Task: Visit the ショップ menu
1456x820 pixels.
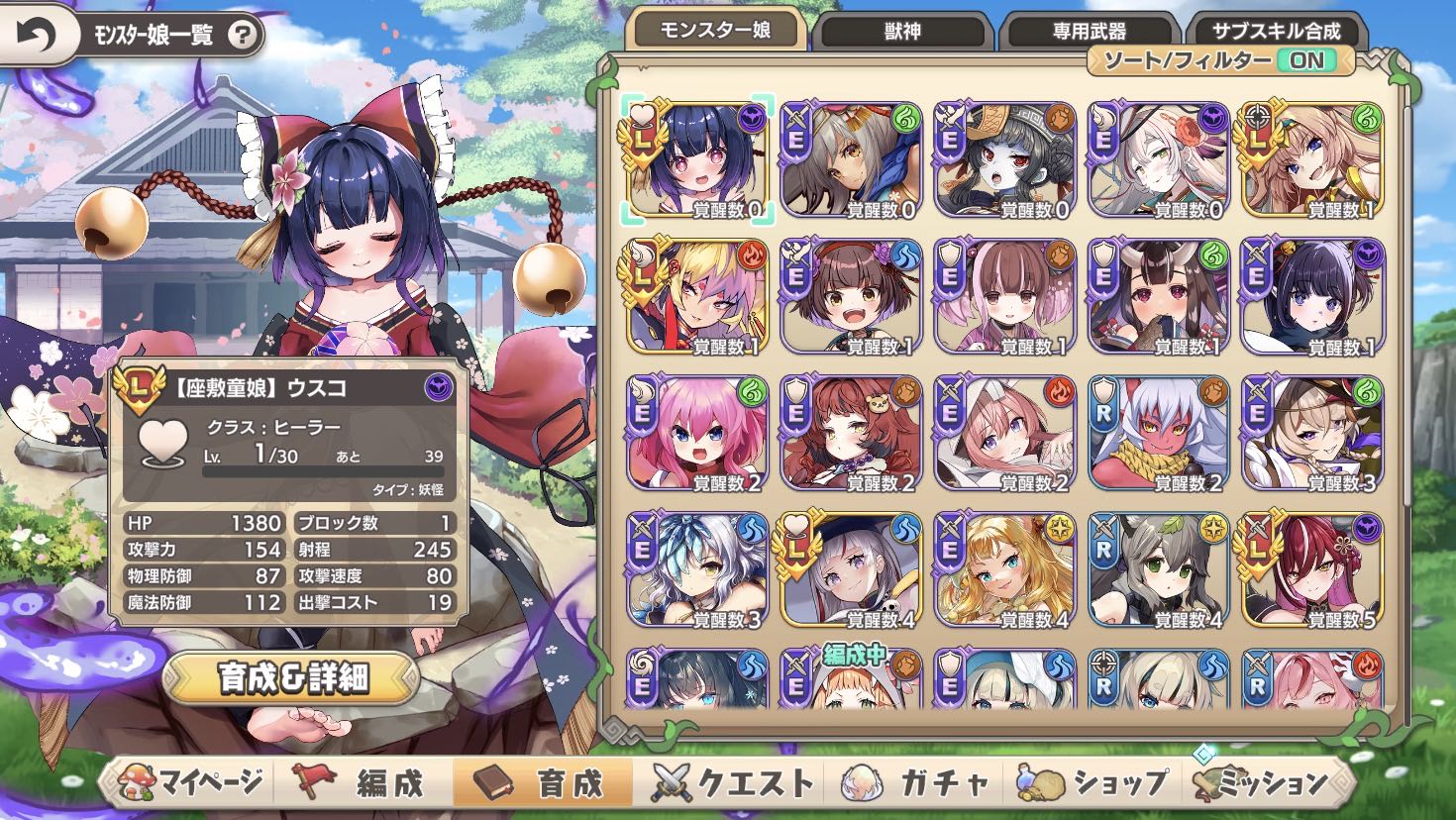Action: pyautogui.click(x=1094, y=783)
